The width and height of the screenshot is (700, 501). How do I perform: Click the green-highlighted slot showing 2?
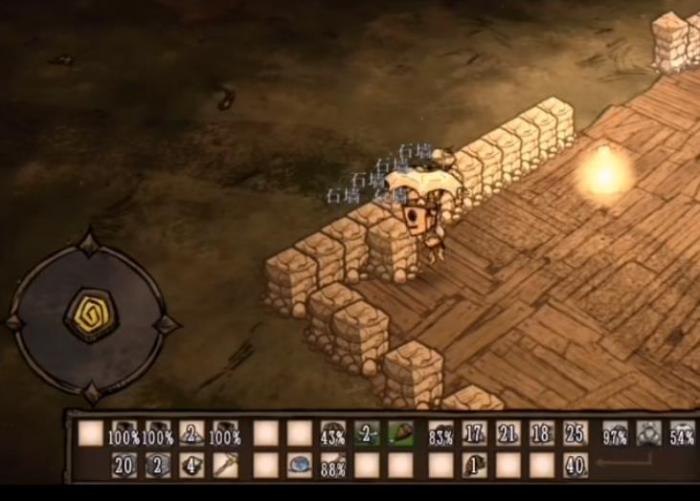pos(367,433)
